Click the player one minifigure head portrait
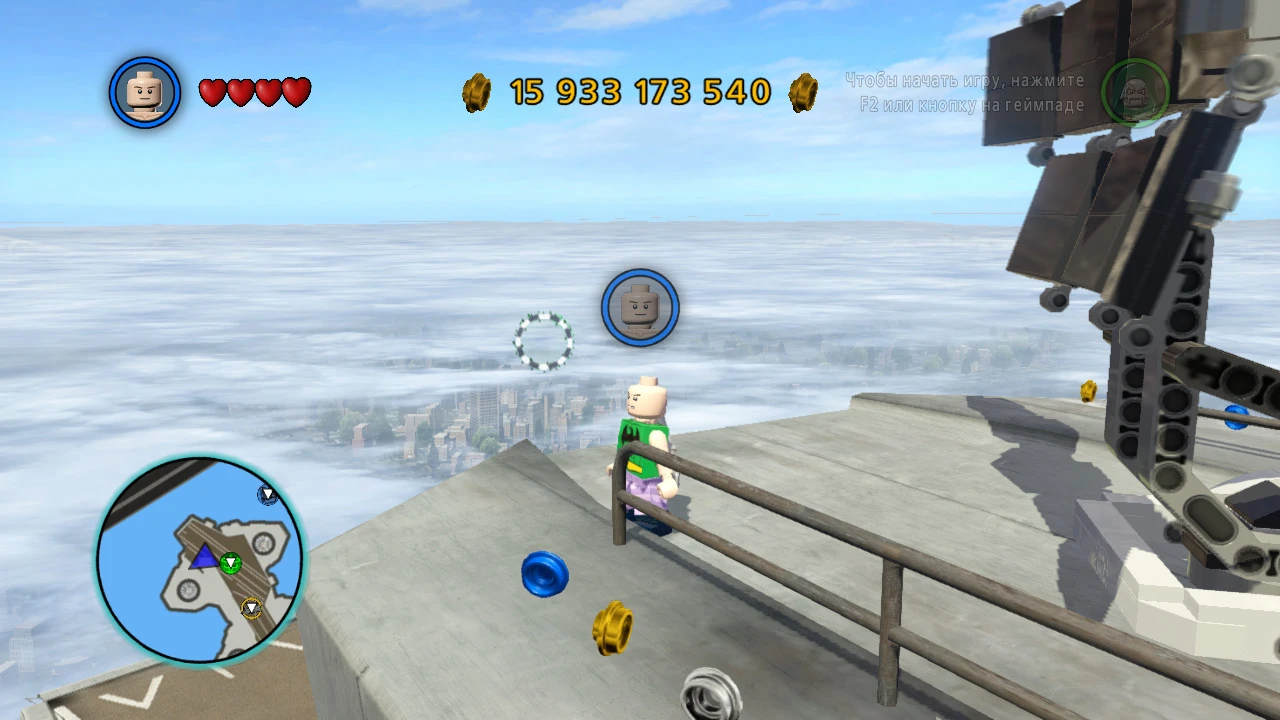 [x=144, y=92]
